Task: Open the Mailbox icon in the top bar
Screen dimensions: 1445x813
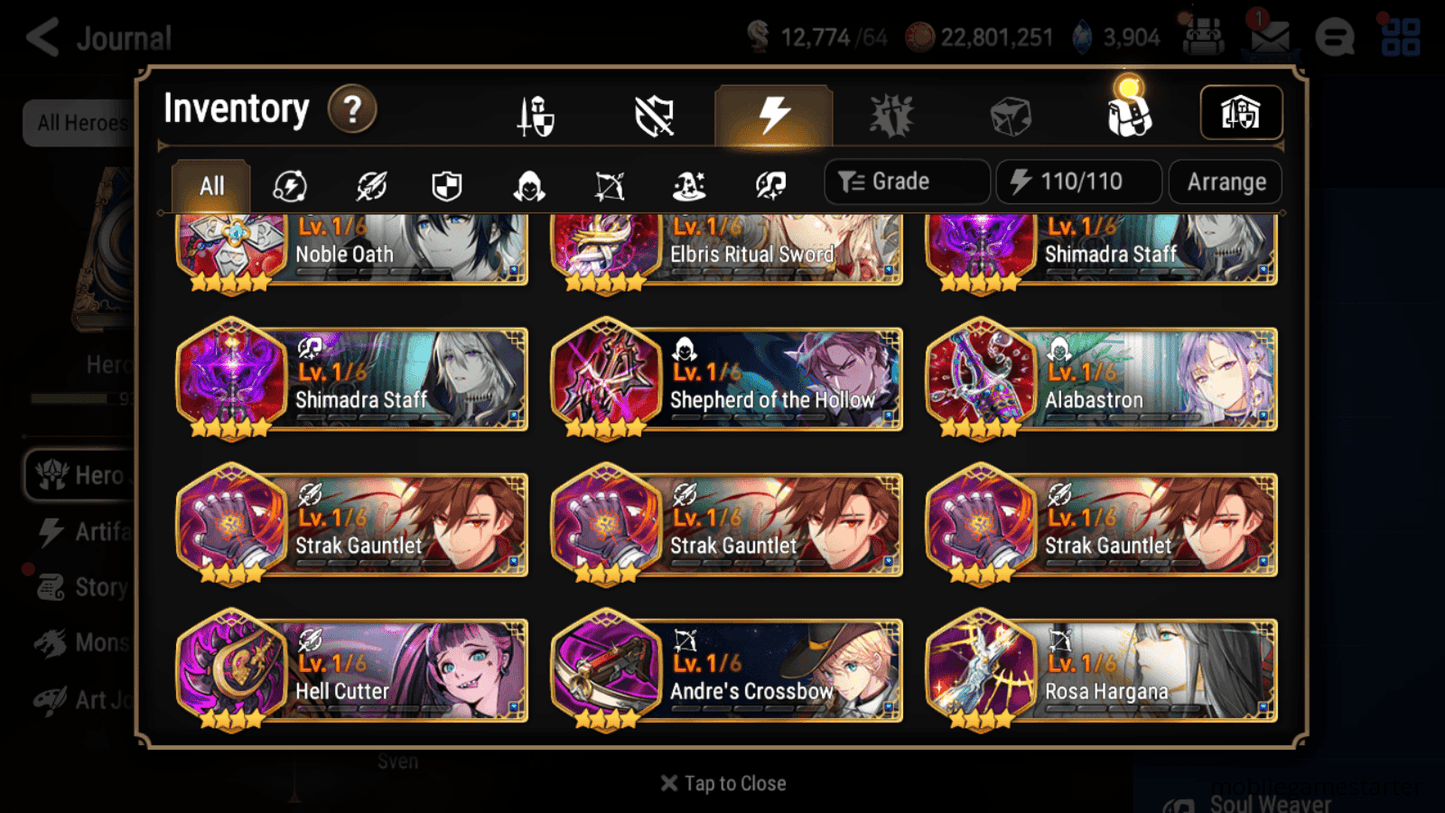Action: tap(1269, 36)
